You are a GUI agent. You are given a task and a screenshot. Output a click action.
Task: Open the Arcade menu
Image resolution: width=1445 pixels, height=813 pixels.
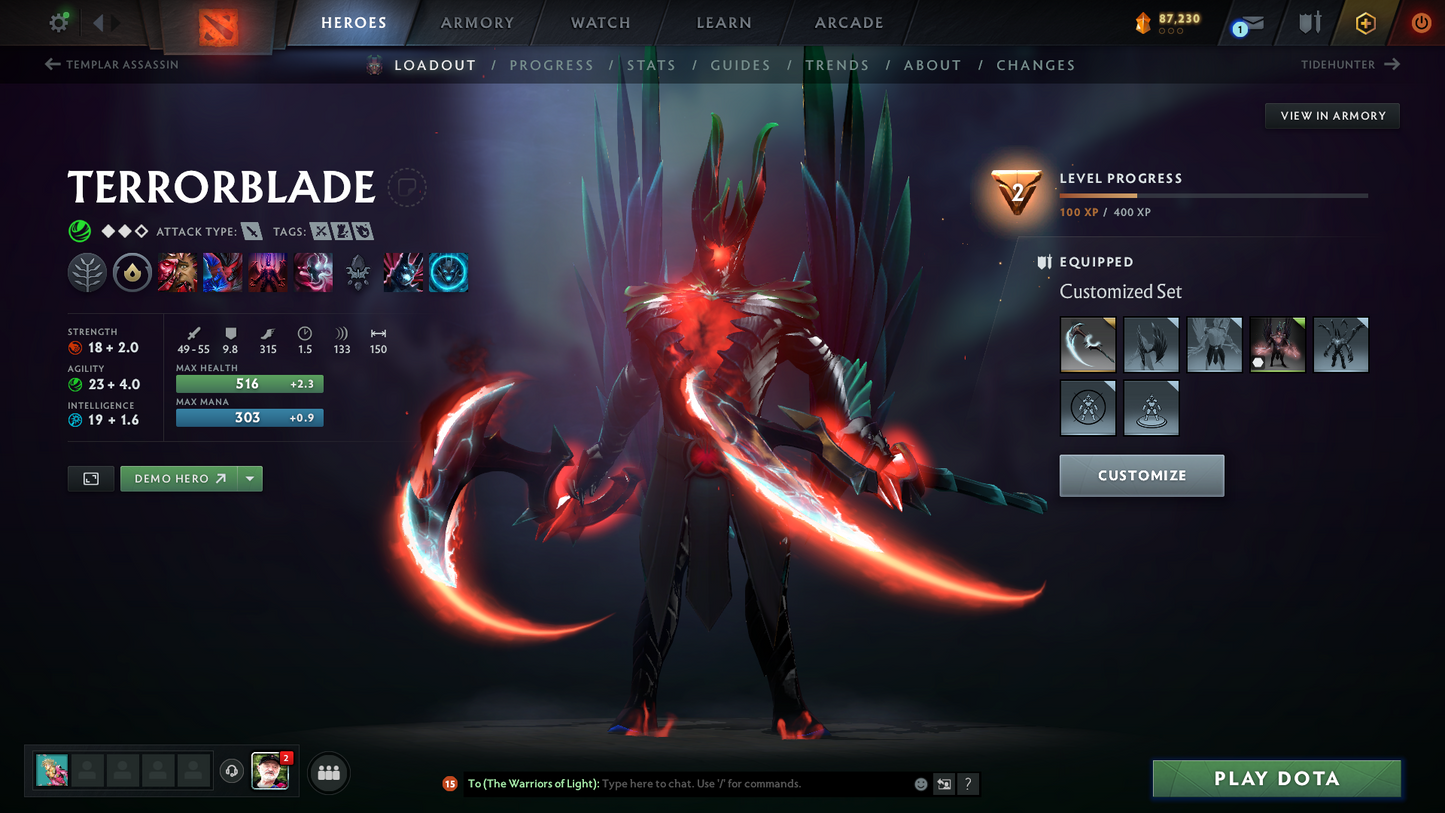click(848, 22)
